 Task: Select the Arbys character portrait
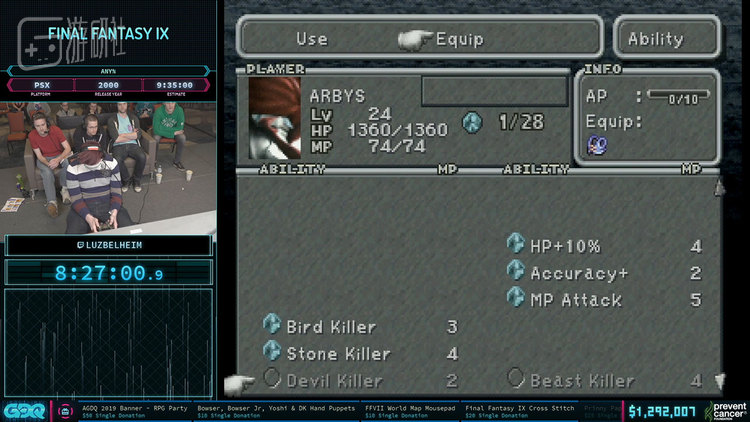point(275,117)
